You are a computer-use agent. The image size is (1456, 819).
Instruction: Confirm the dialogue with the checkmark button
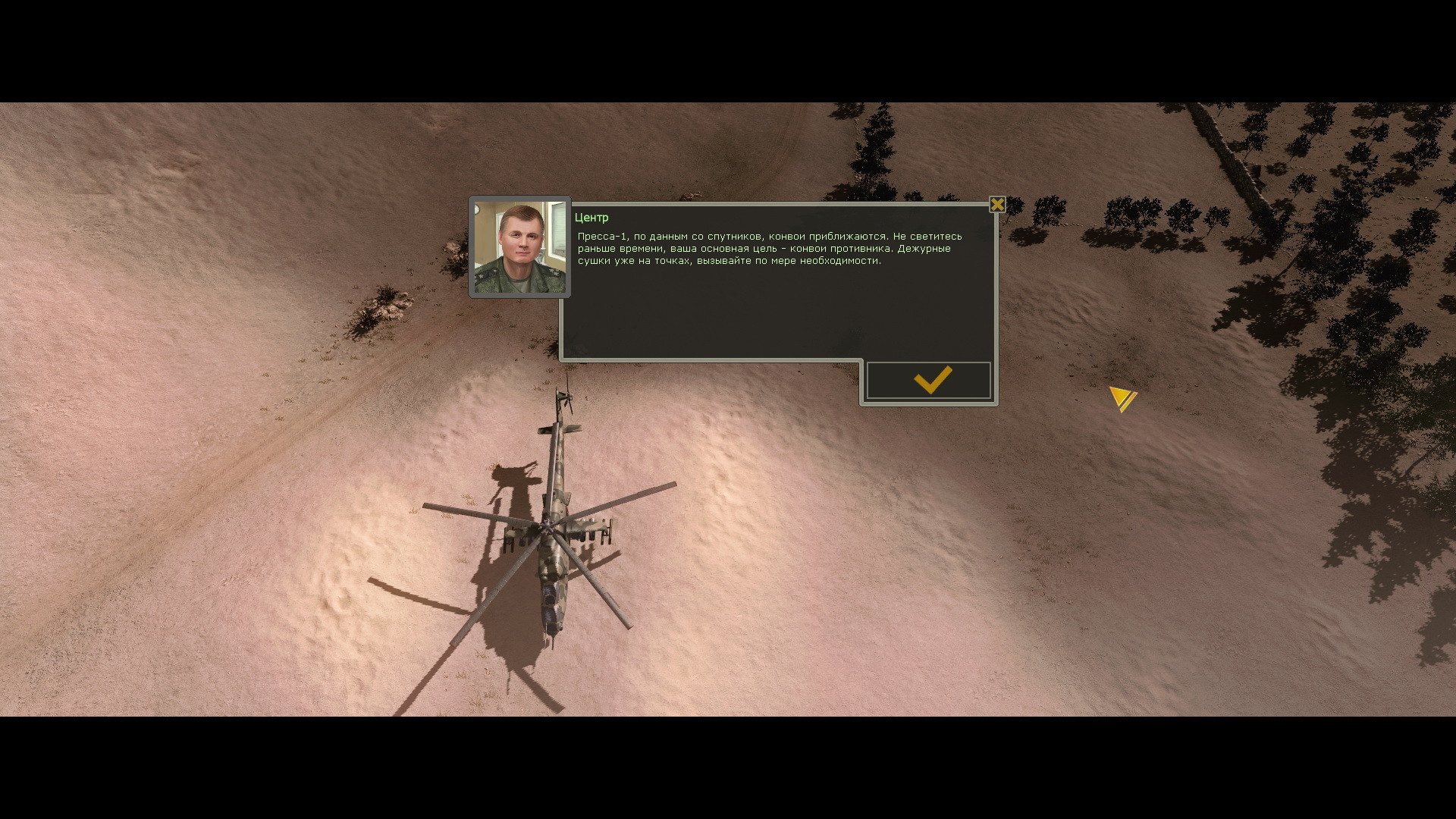click(929, 381)
